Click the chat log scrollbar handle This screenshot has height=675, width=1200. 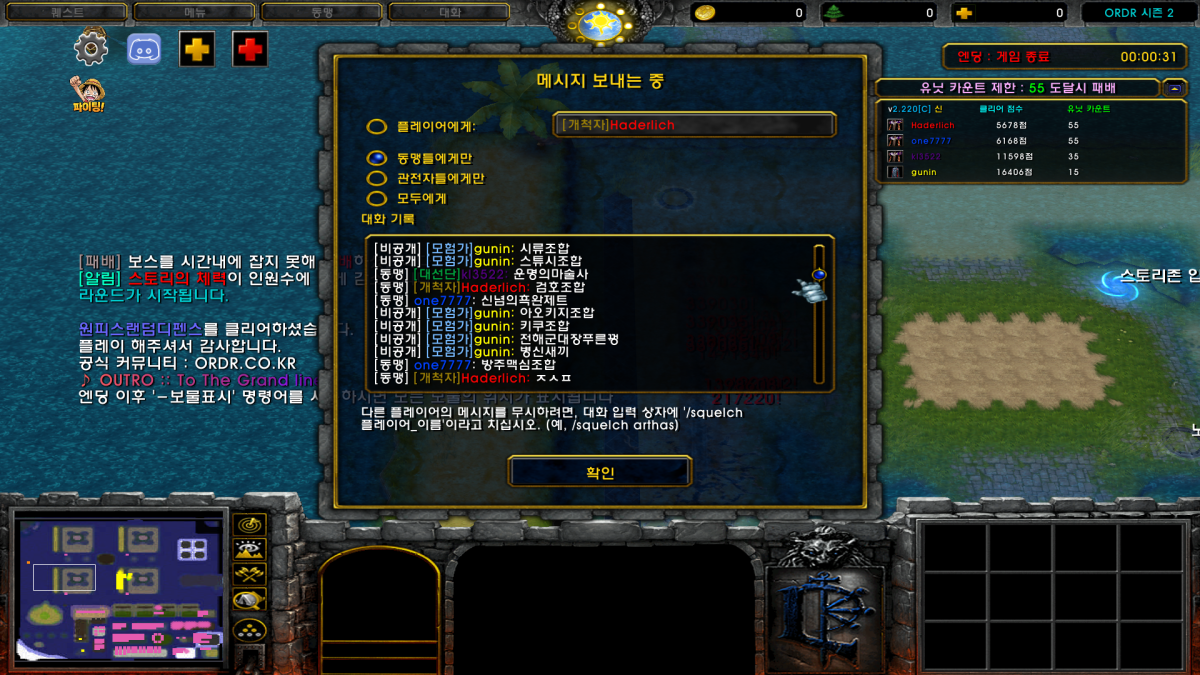[x=819, y=274]
